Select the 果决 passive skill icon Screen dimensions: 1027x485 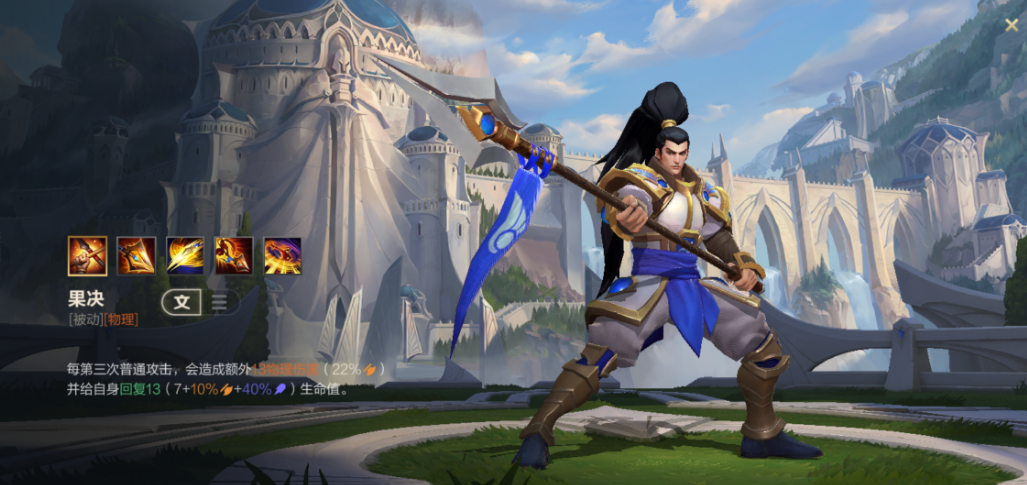point(87,255)
